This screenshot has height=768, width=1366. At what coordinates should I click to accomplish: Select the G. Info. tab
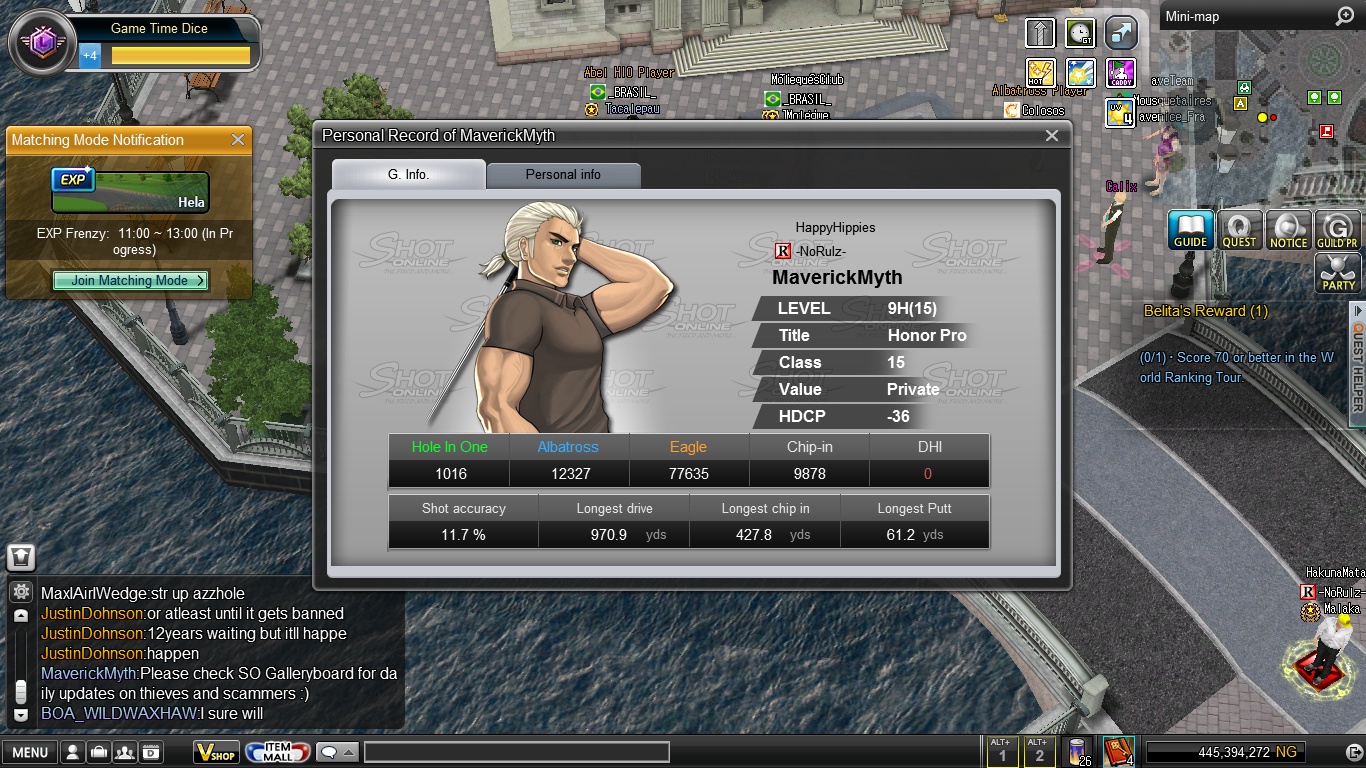408,174
